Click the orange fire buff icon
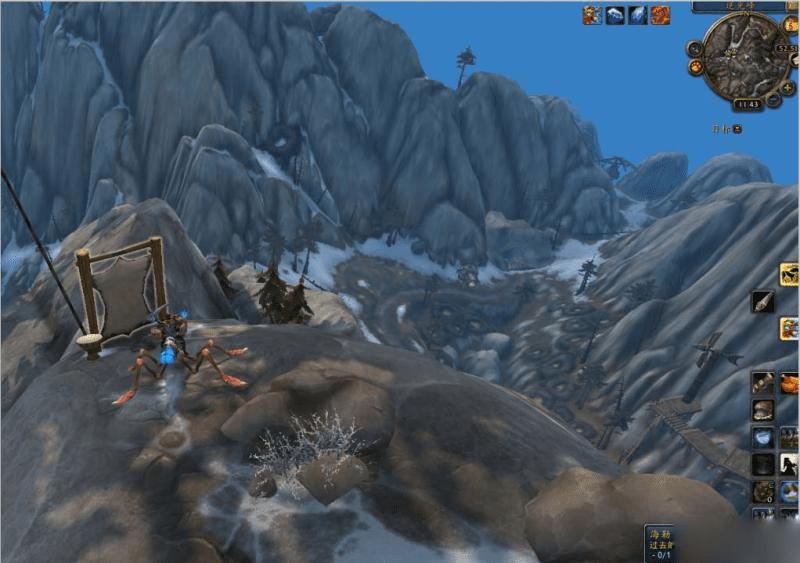The width and height of the screenshot is (800, 563). pyautogui.click(x=660, y=15)
